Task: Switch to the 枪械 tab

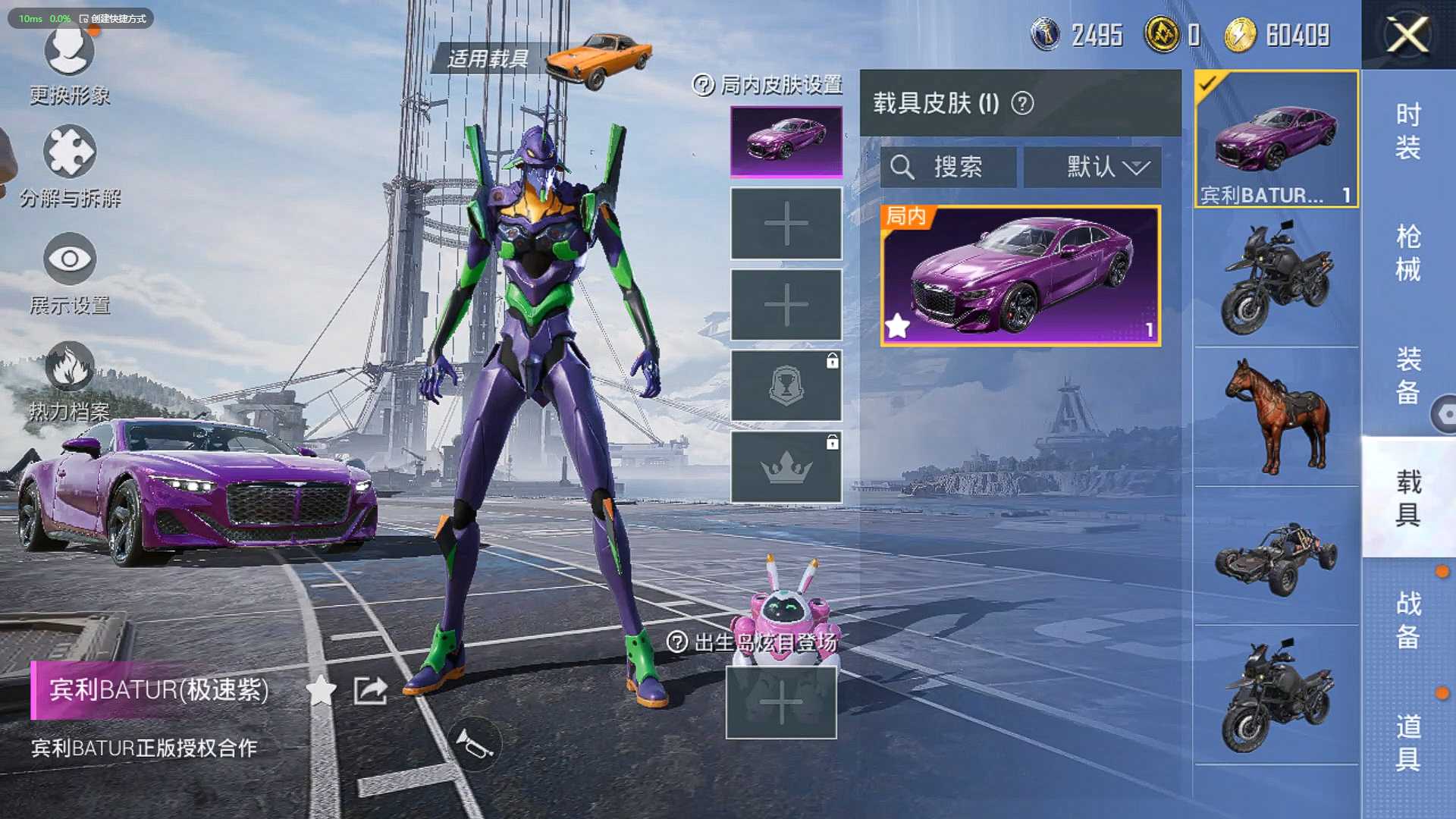Action: point(1407,253)
